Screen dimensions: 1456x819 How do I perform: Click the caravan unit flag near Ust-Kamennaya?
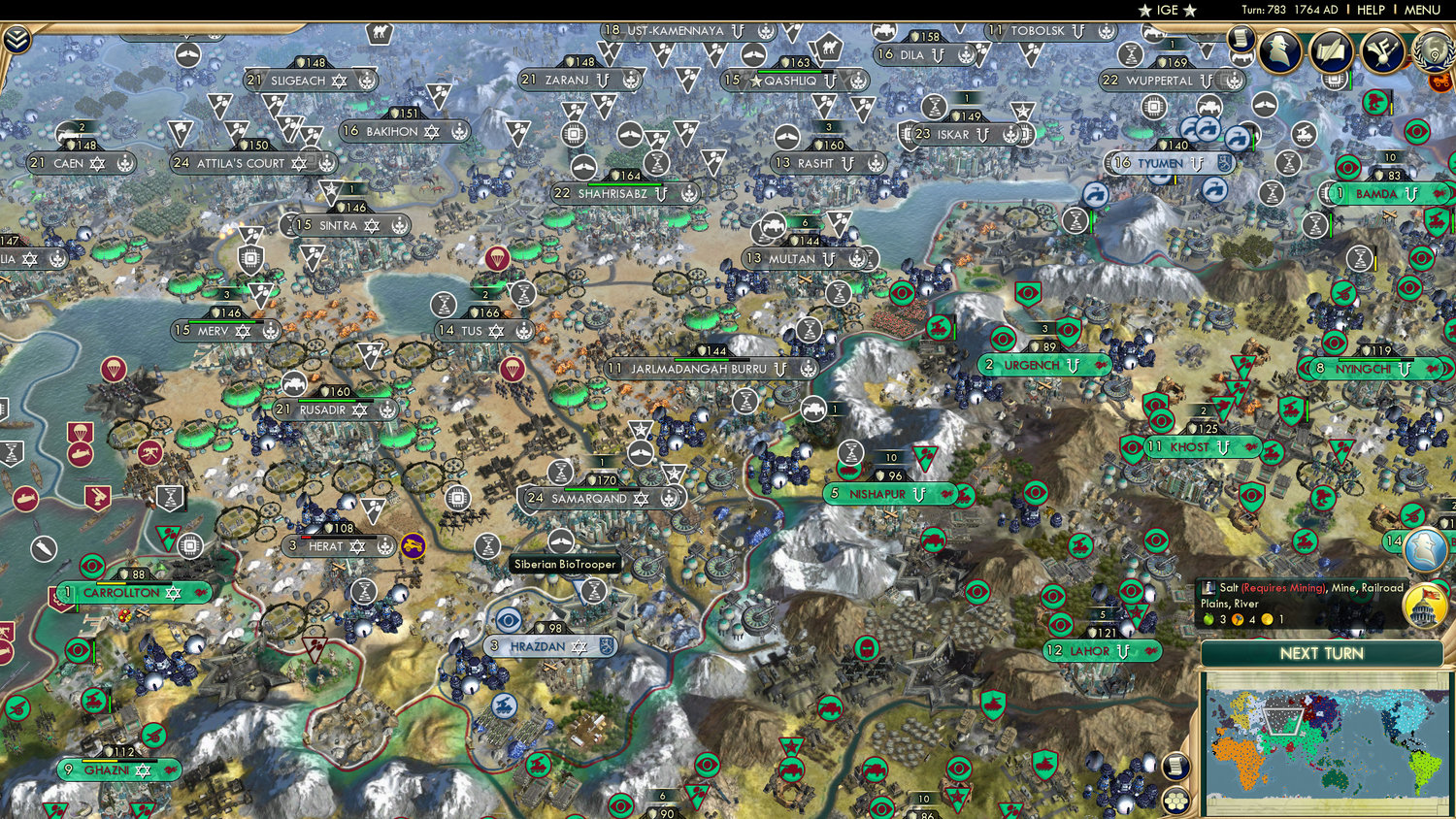(831, 47)
